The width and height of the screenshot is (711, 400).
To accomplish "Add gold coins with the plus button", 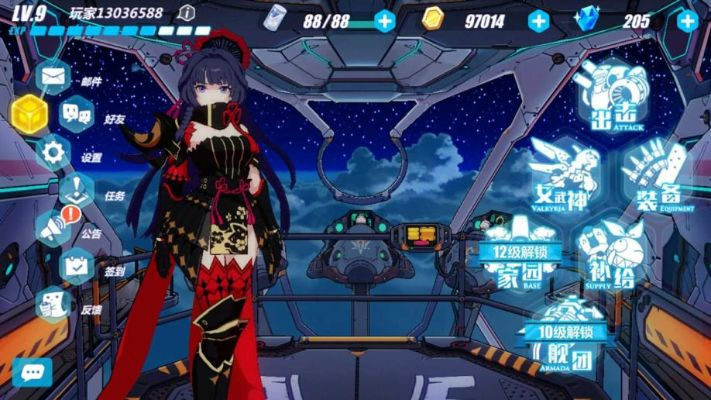I will coord(538,20).
